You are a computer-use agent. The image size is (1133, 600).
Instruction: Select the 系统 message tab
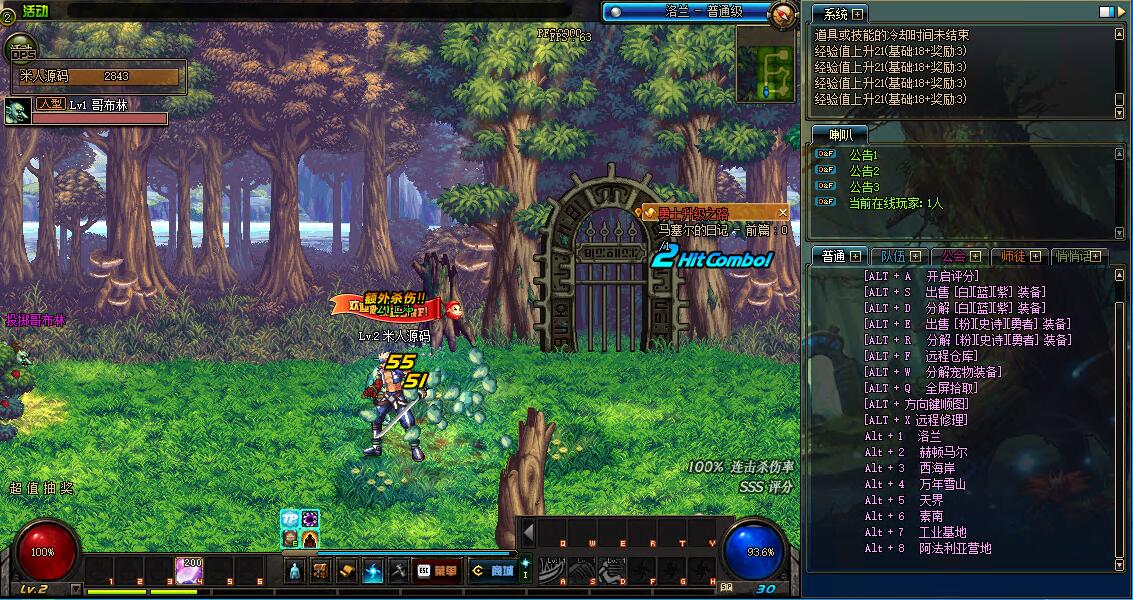coord(838,14)
